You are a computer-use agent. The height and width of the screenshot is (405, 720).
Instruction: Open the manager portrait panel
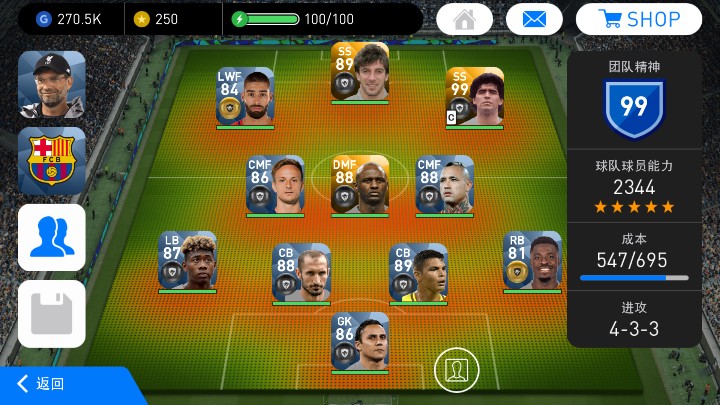(x=52, y=85)
